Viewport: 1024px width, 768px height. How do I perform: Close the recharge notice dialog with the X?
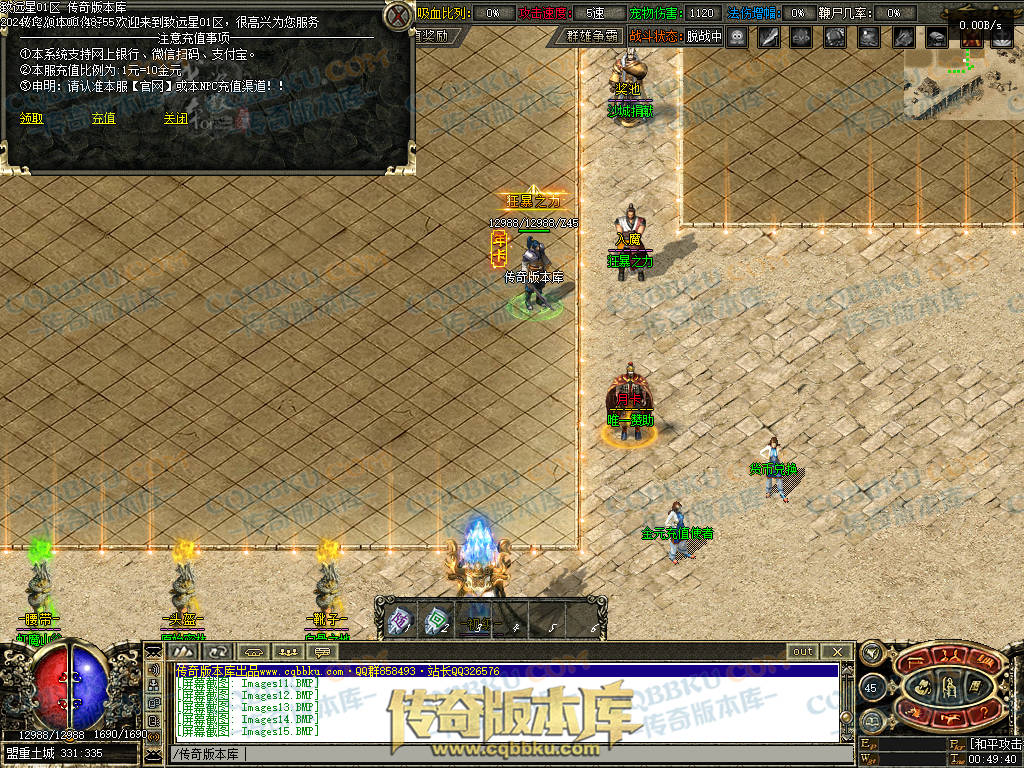(x=399, y=16)
